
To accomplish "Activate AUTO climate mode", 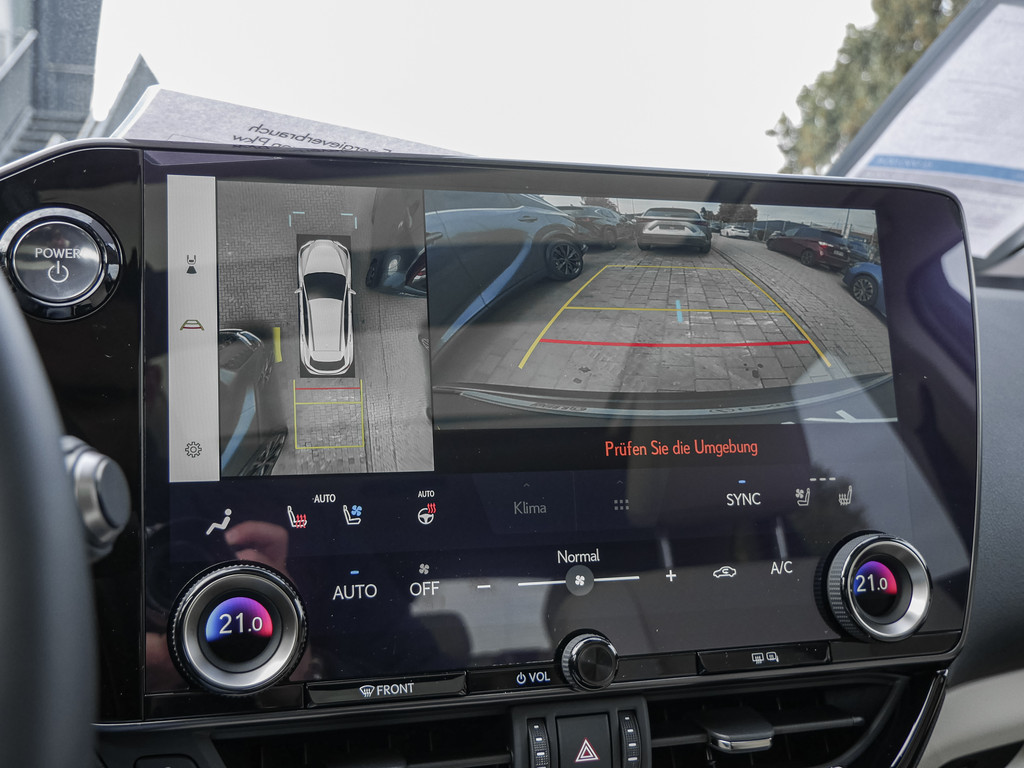I will point(354,591).
